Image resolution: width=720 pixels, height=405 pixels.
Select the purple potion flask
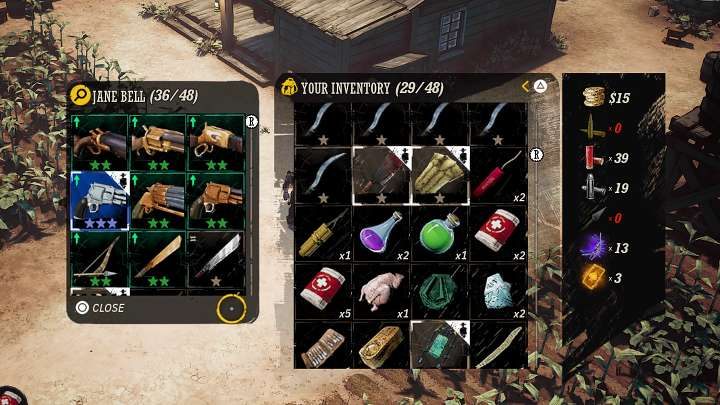click(380, 233)
